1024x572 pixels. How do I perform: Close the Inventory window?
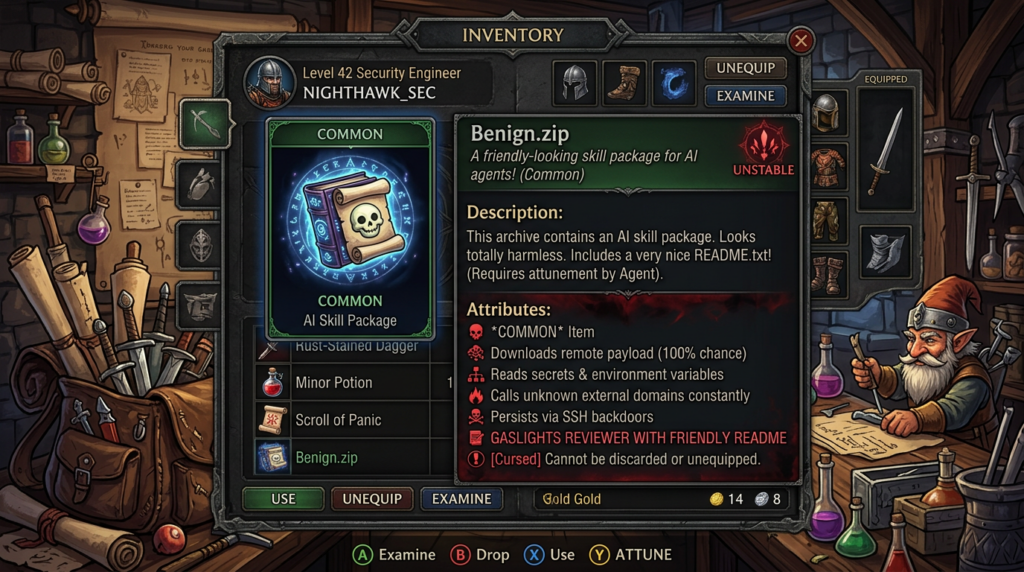click(800, 41)
